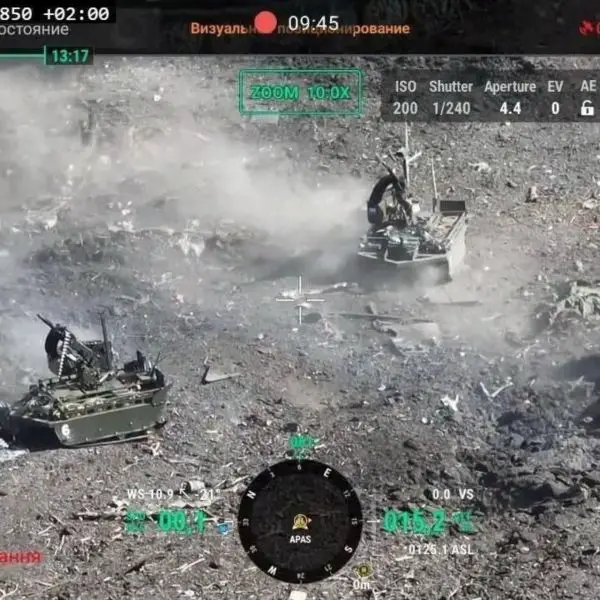Choose the Aperture 4.4 setting
600x600 pixels.
[510, 98]
